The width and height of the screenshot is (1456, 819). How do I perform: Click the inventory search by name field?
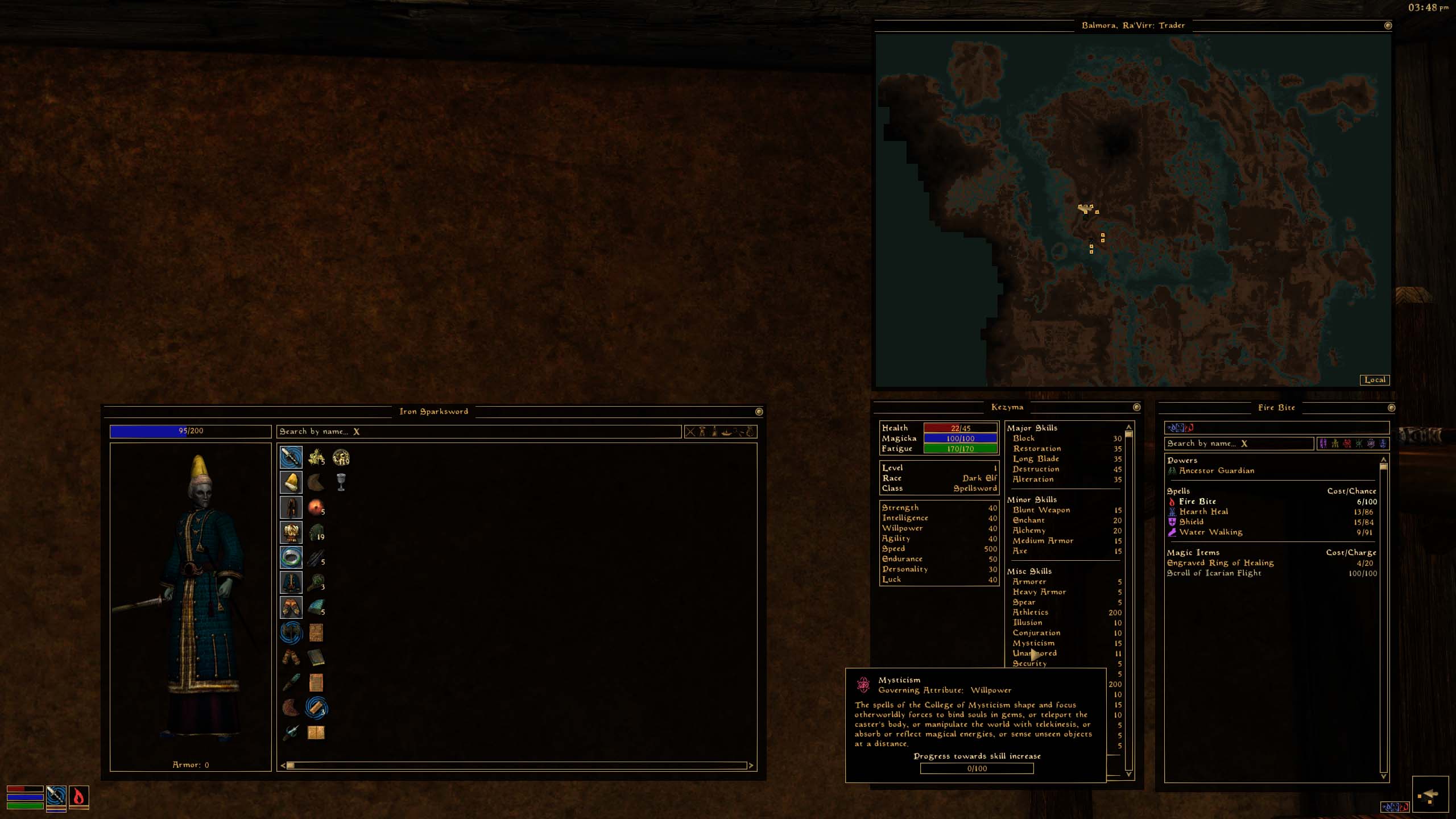(x=478, y=432)
